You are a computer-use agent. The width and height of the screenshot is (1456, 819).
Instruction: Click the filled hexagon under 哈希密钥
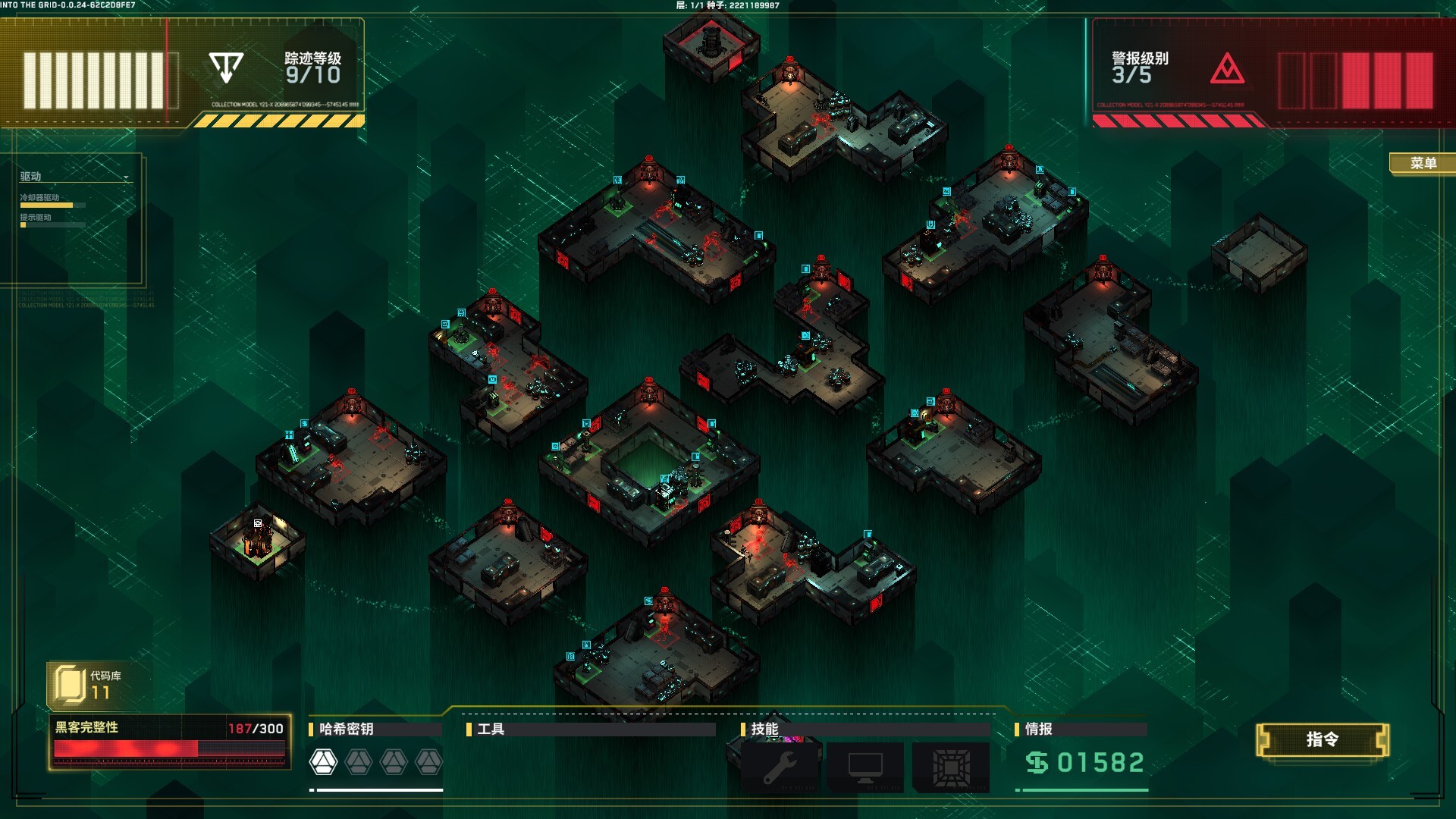325,761
